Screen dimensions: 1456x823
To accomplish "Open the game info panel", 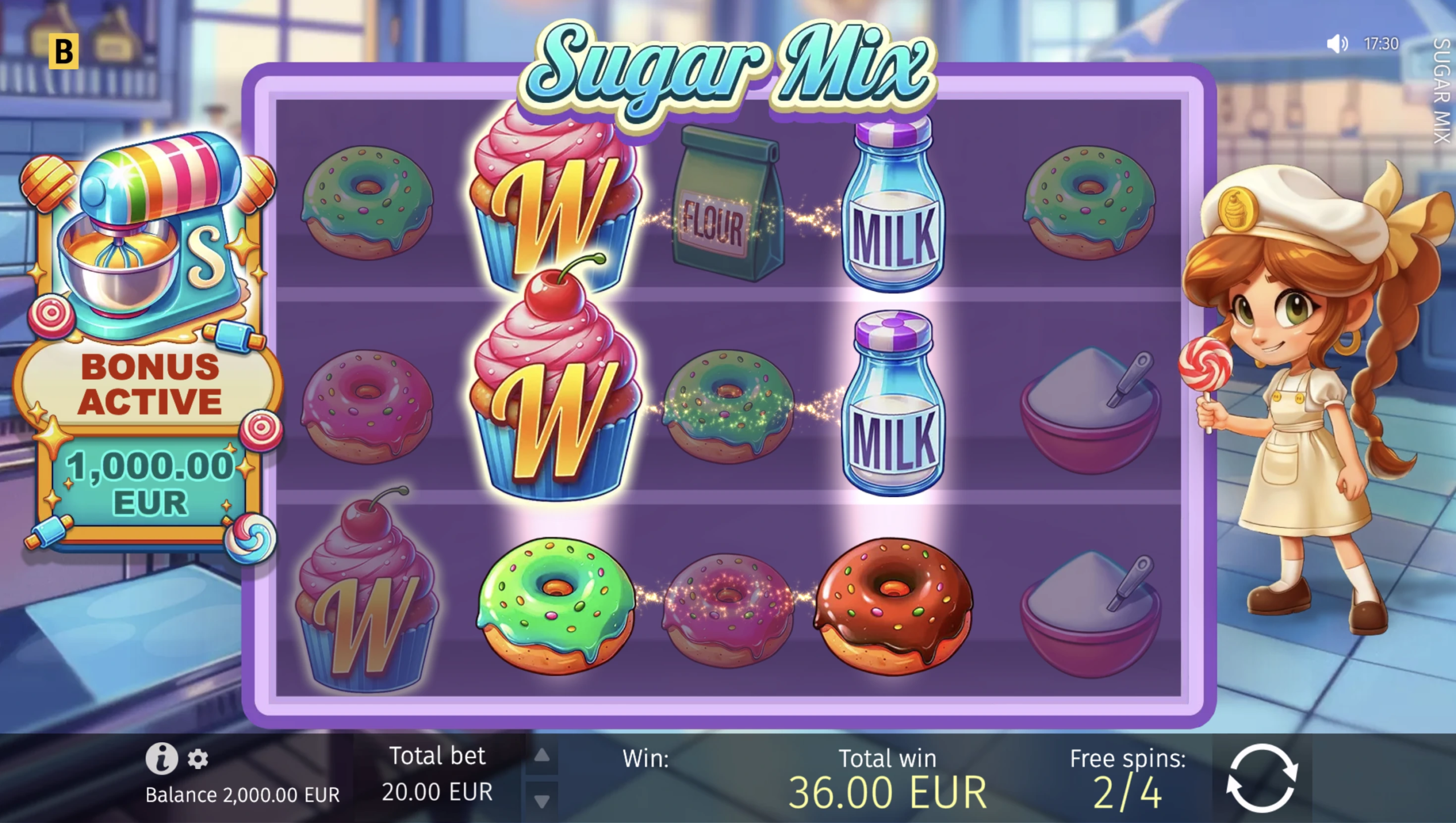I will click(162, 759).
